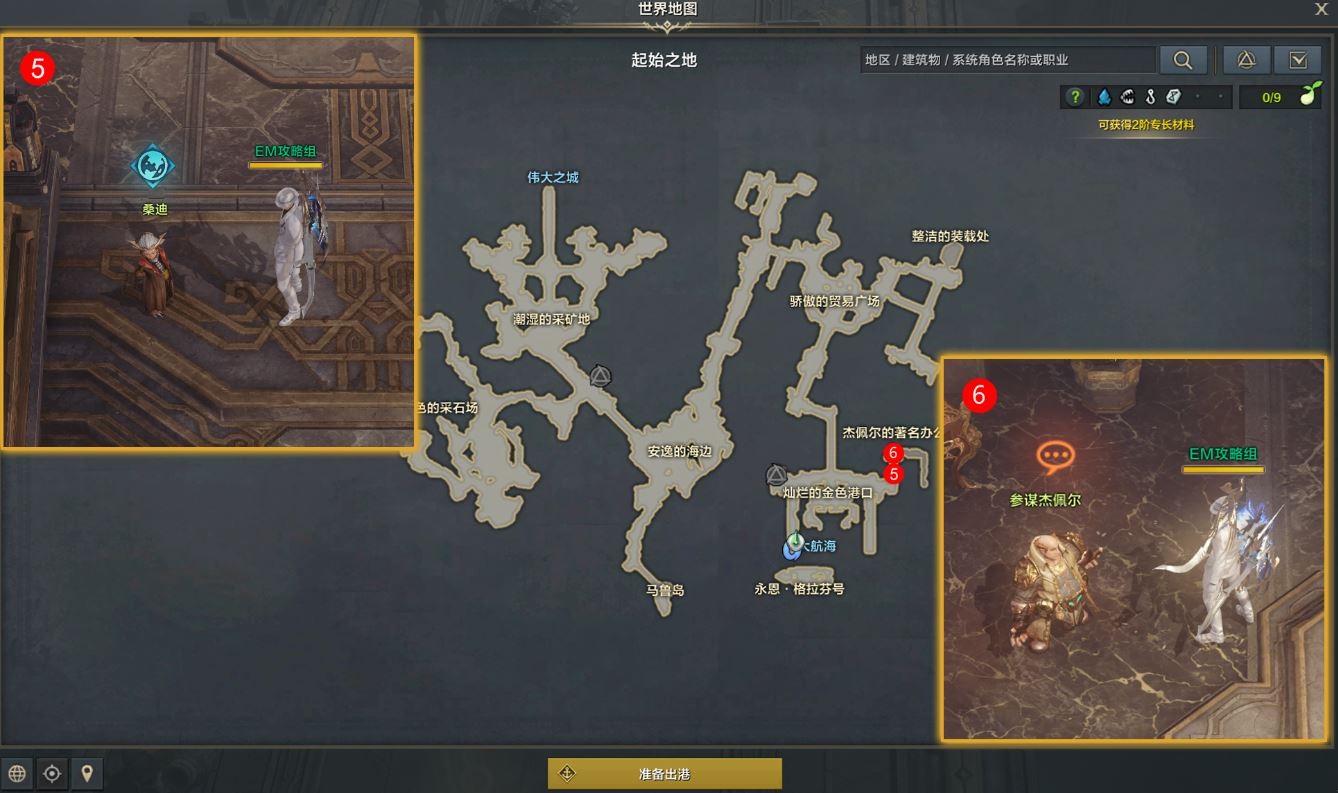Open the Mokoko seed counter
The height and width of the screenshot is (793, 1338).
click(1282, 97)
